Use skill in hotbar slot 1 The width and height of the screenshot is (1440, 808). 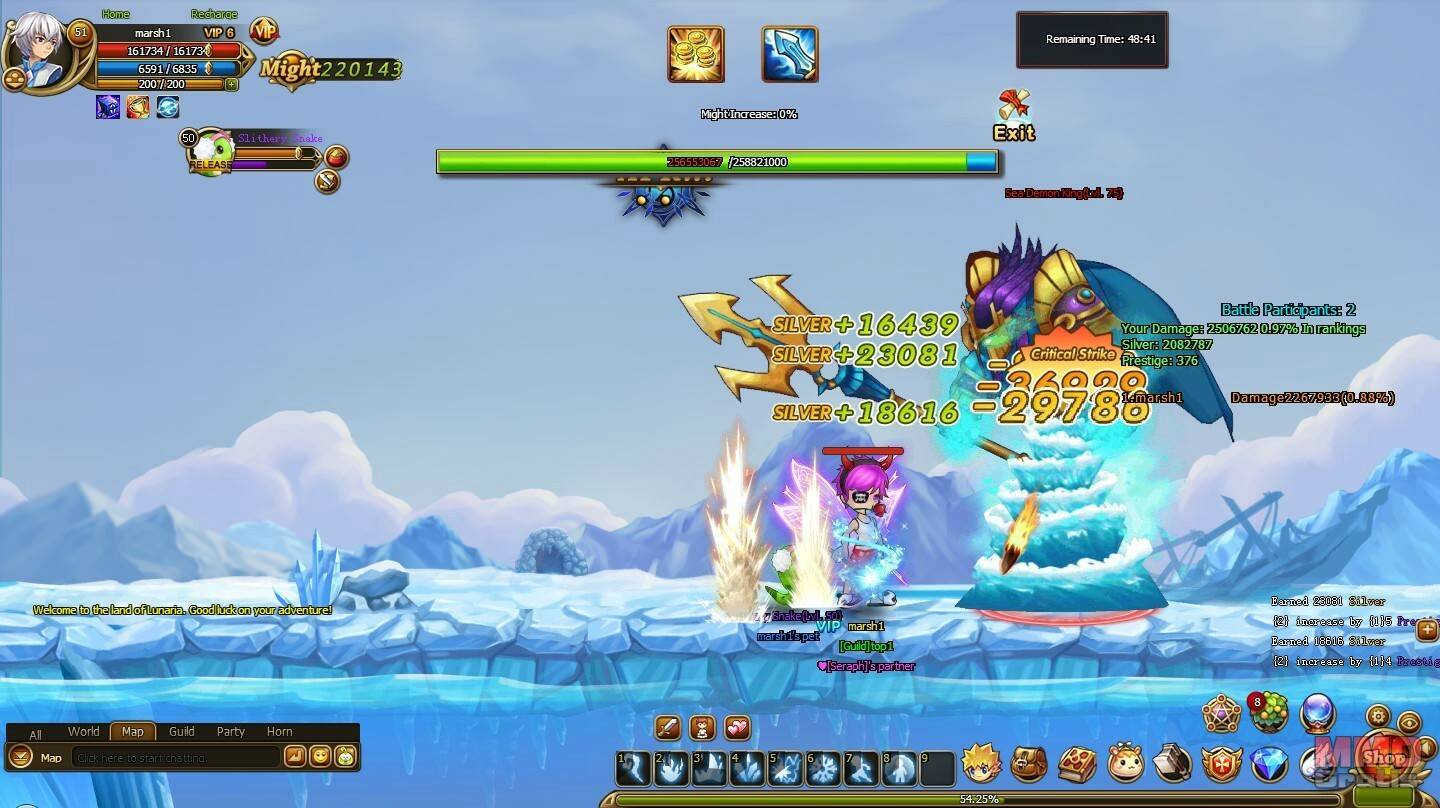tap(634, 769)
